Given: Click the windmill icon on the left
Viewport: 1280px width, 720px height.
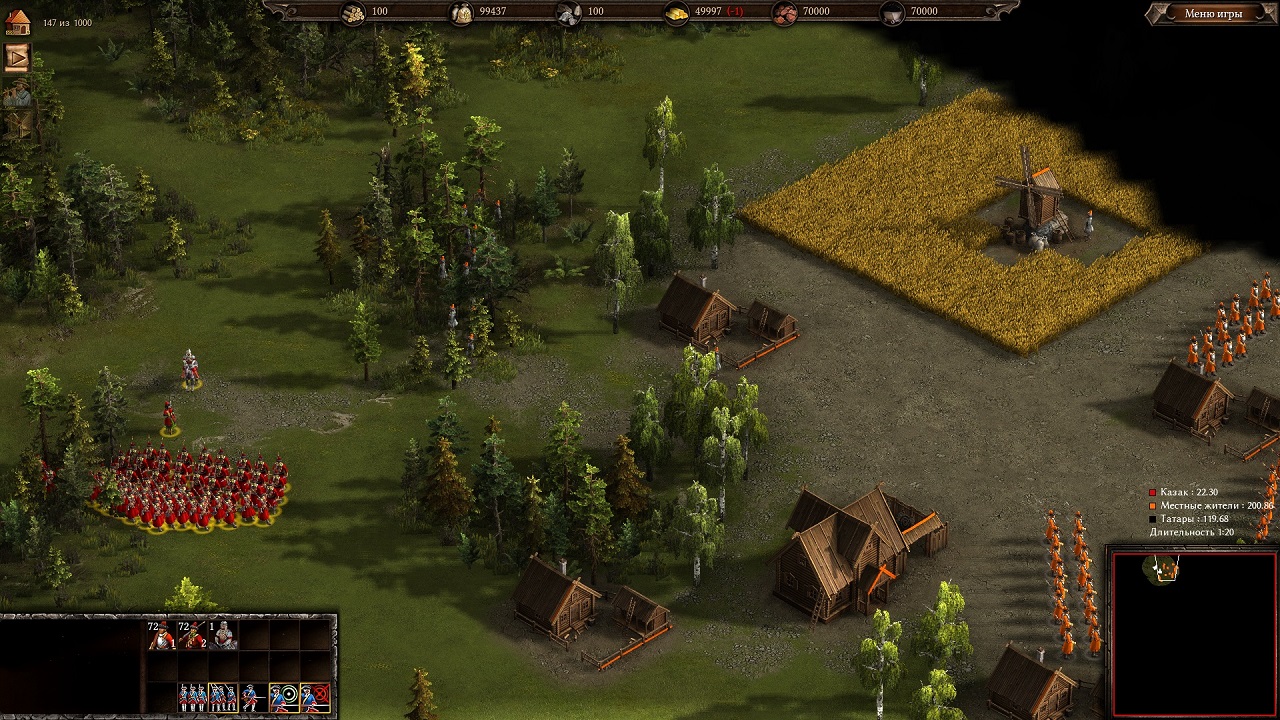Looking at the screenshot, I should [17, 125].
